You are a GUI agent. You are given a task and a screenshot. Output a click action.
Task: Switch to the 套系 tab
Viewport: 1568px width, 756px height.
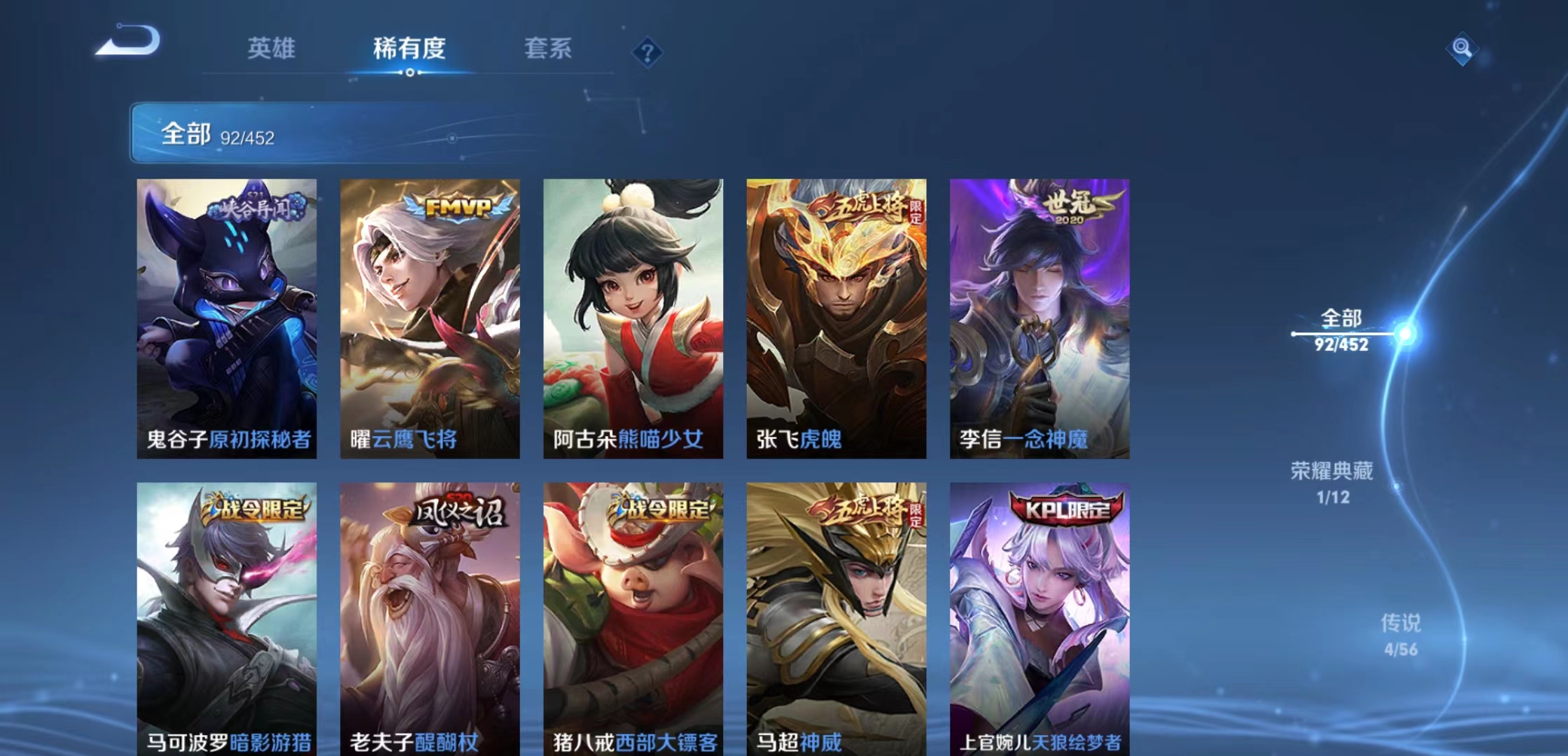coord(549,49)
